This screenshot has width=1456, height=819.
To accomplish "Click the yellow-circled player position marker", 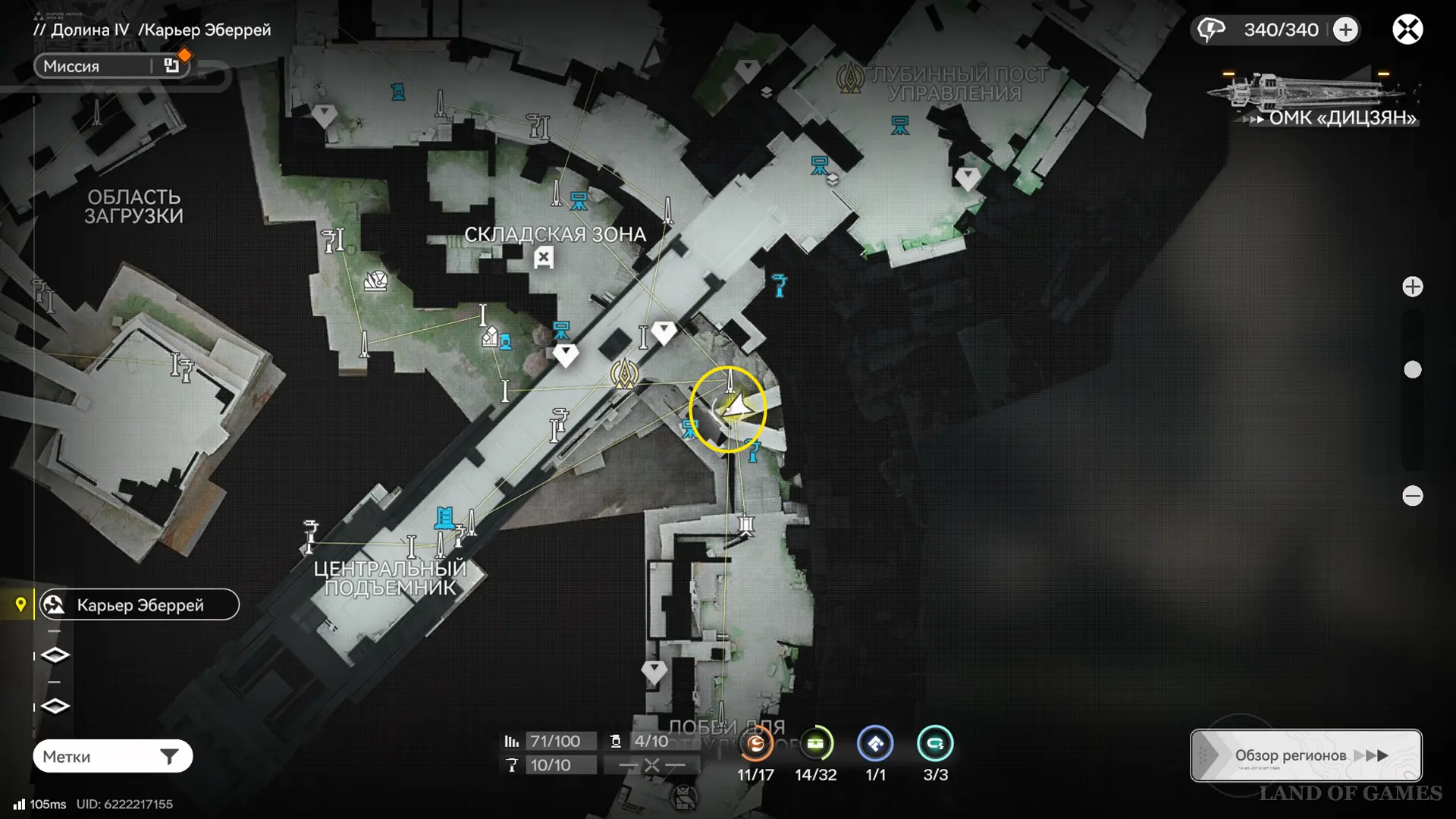I will (x=728, y=409).
